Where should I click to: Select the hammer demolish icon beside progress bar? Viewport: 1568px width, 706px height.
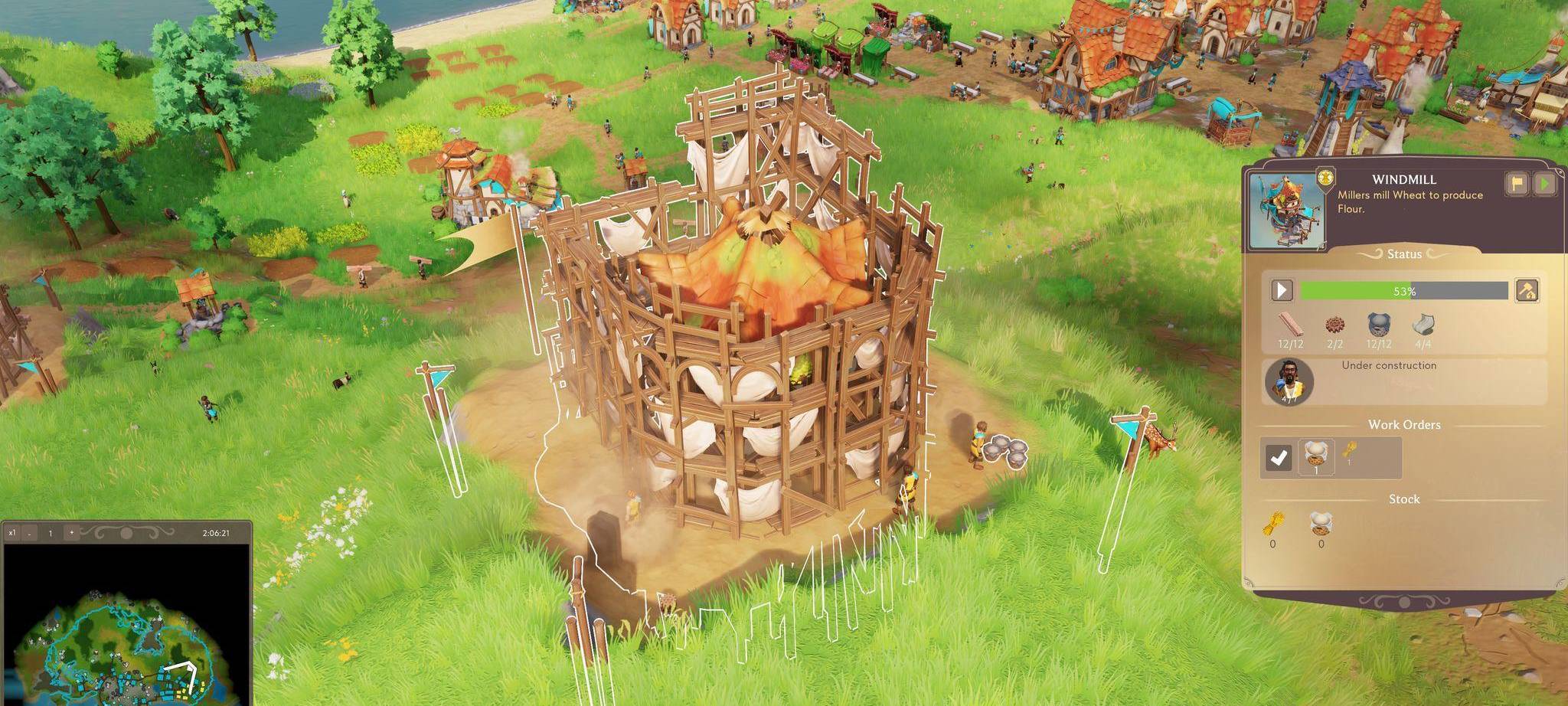[1526, 291]
